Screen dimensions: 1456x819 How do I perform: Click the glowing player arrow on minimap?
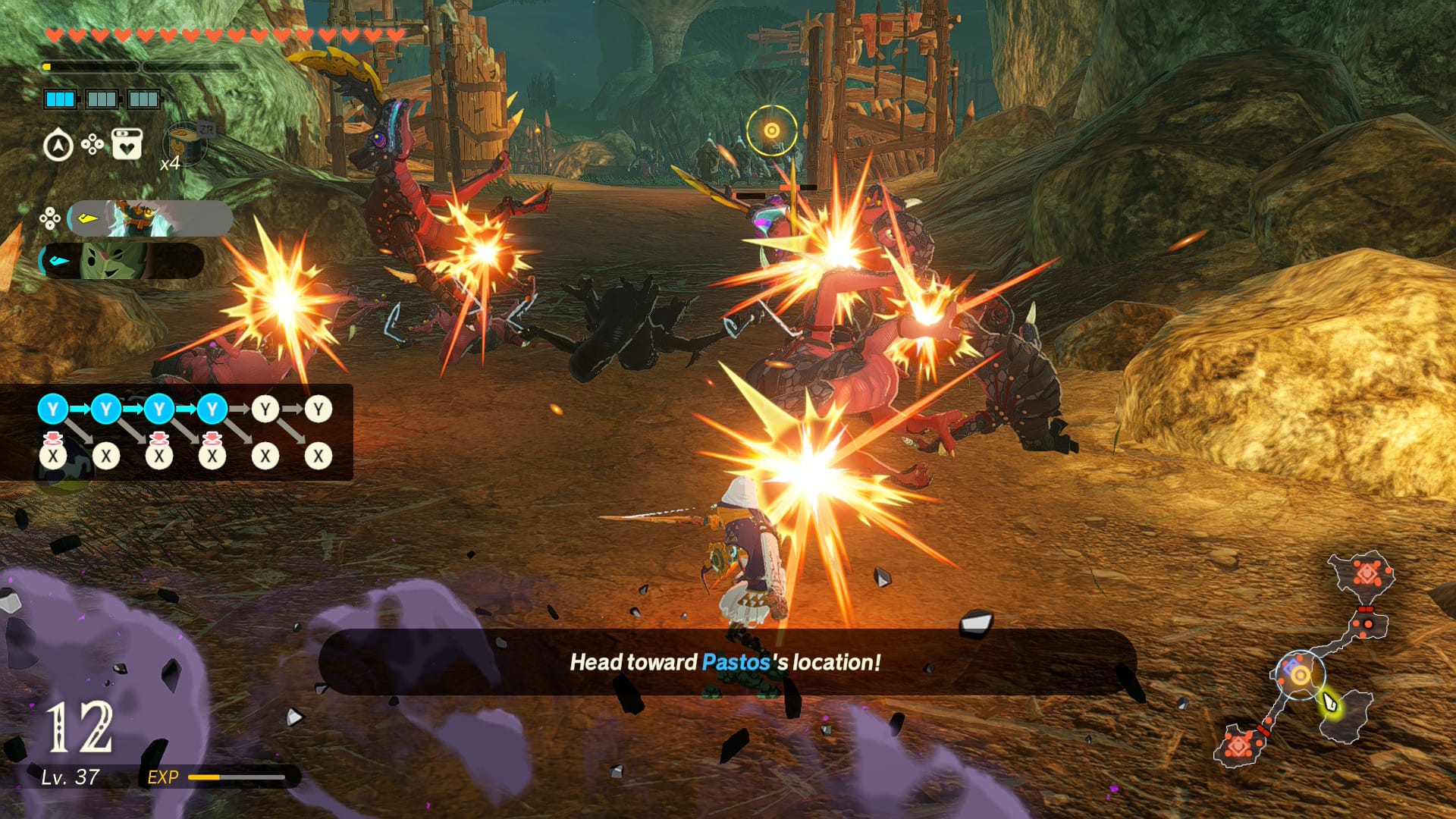click(x=1330, y=701)
